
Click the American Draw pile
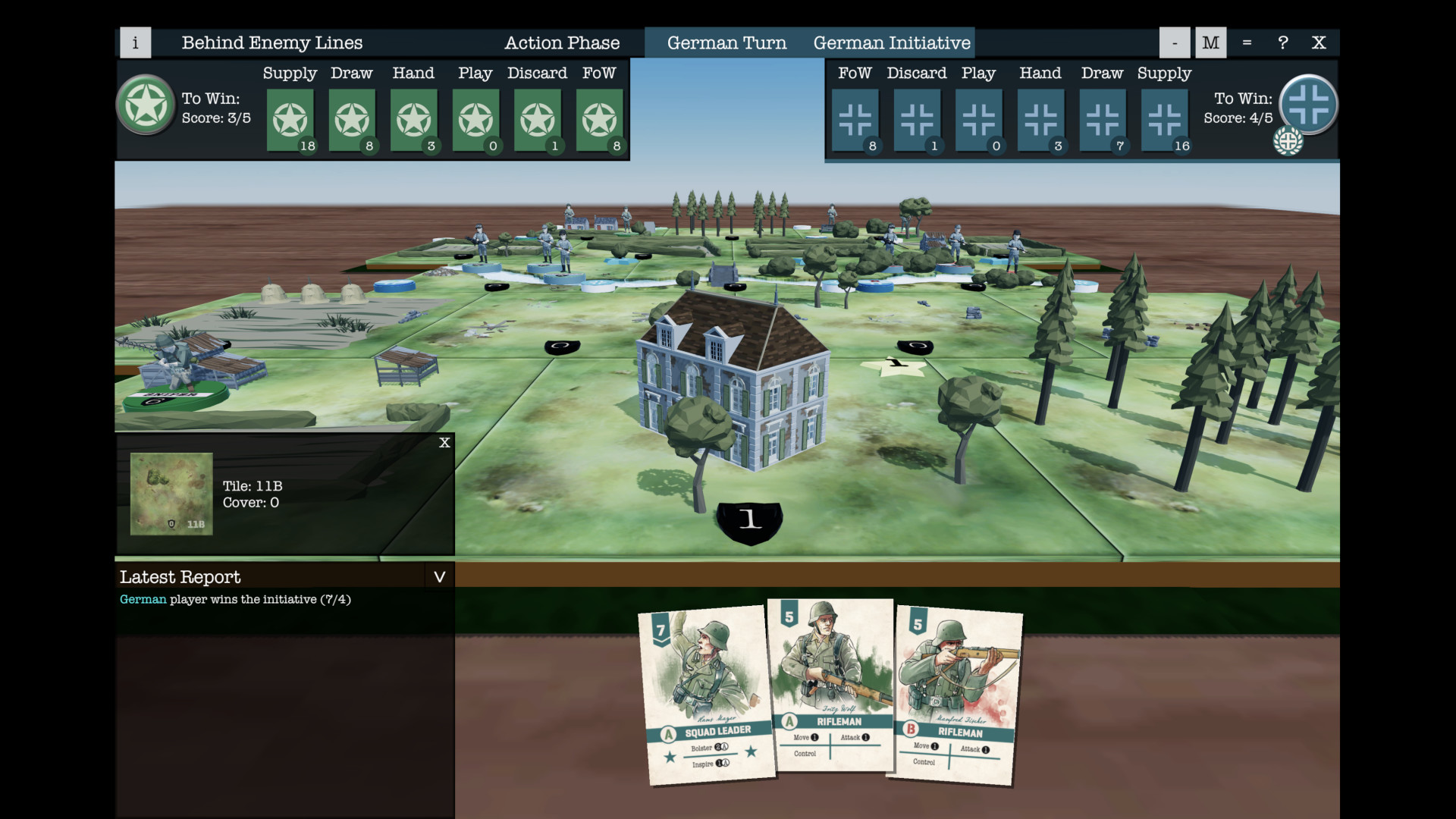point(352,119)
